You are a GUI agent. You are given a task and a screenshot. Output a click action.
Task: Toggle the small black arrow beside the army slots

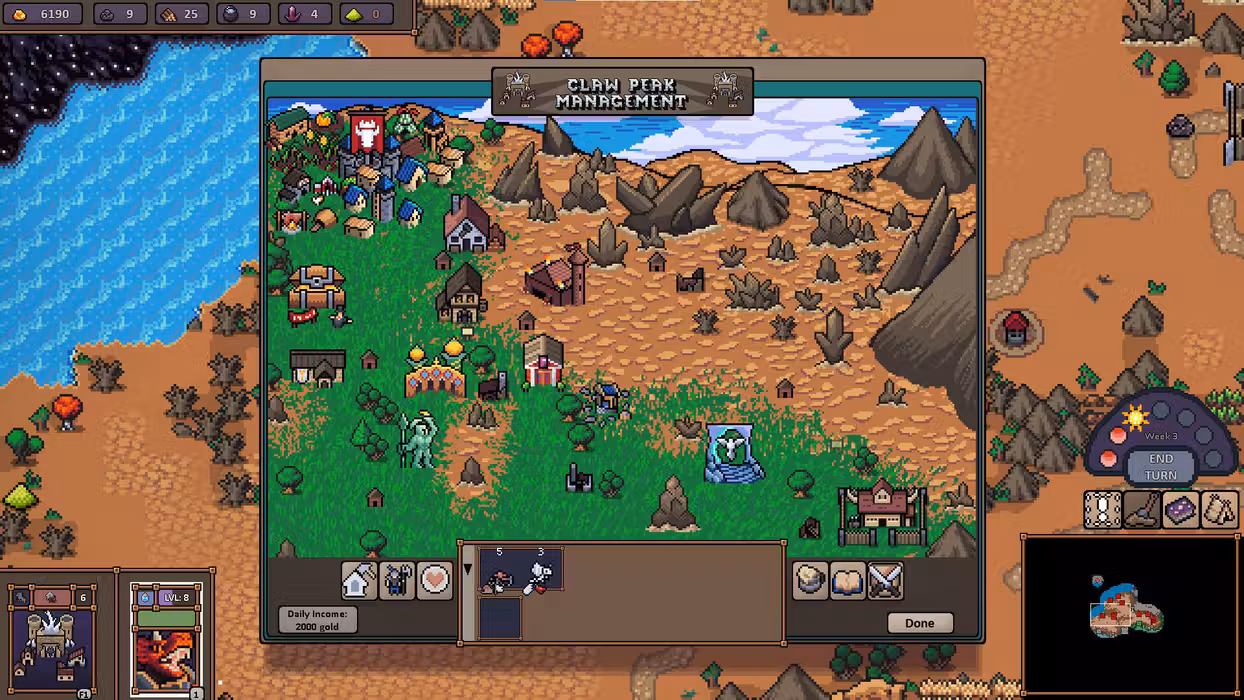pos(467,571)
